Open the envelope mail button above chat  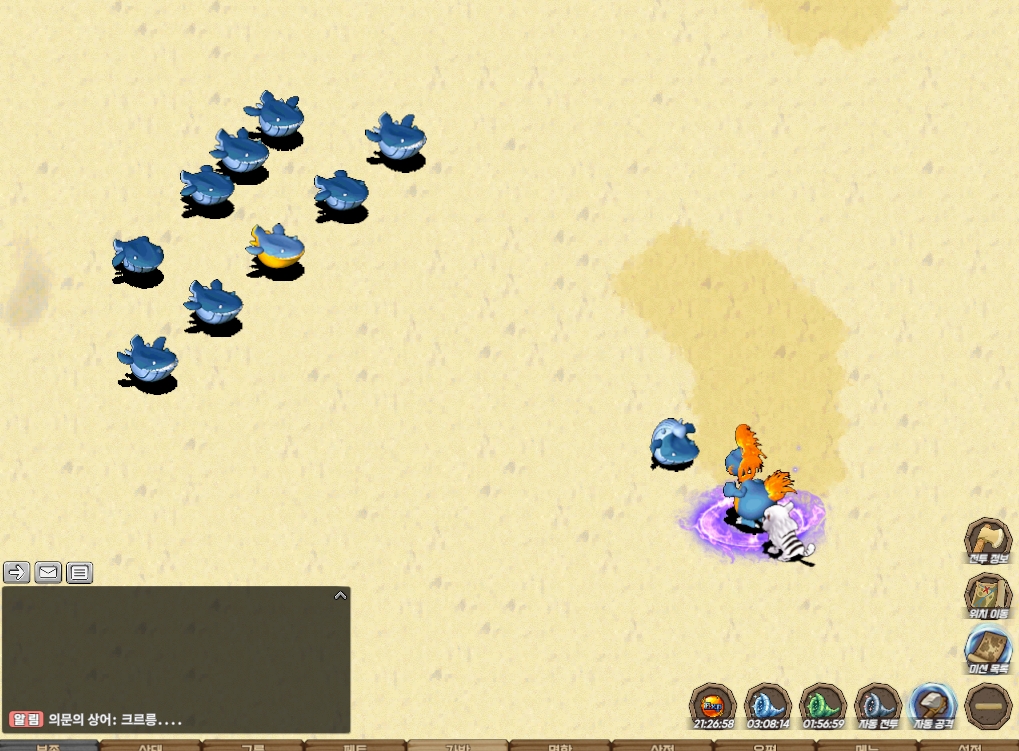[x=48, y=572]
